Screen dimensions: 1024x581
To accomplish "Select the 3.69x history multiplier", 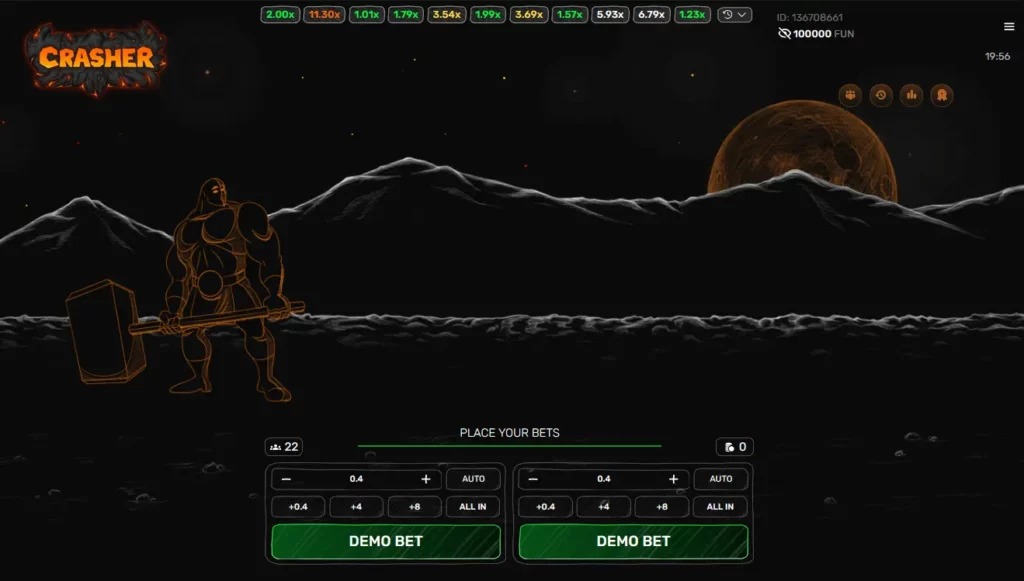I will tap(528, 15).
